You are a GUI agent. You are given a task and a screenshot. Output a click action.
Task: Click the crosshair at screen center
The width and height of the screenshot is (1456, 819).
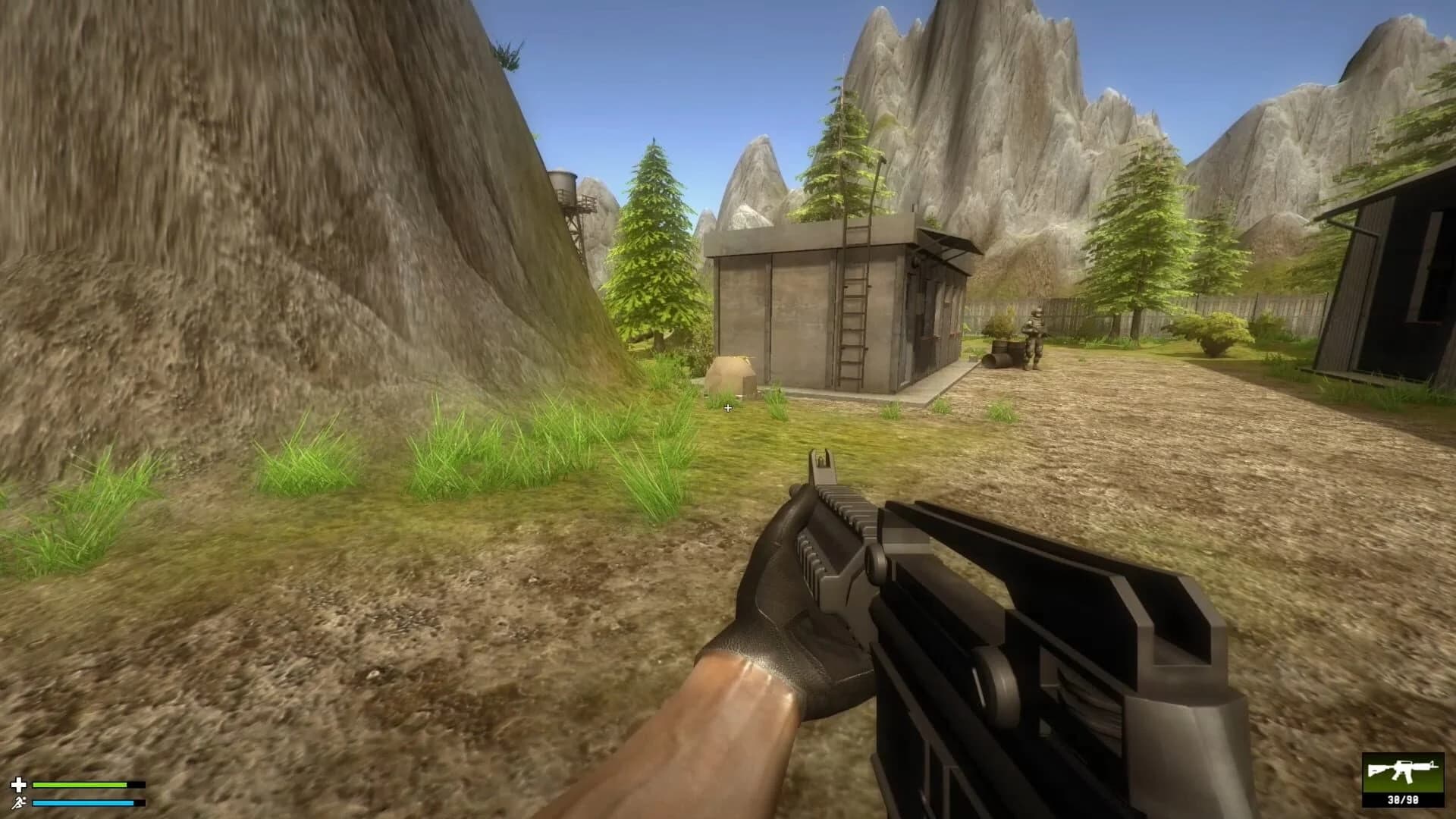click(728, 408)
